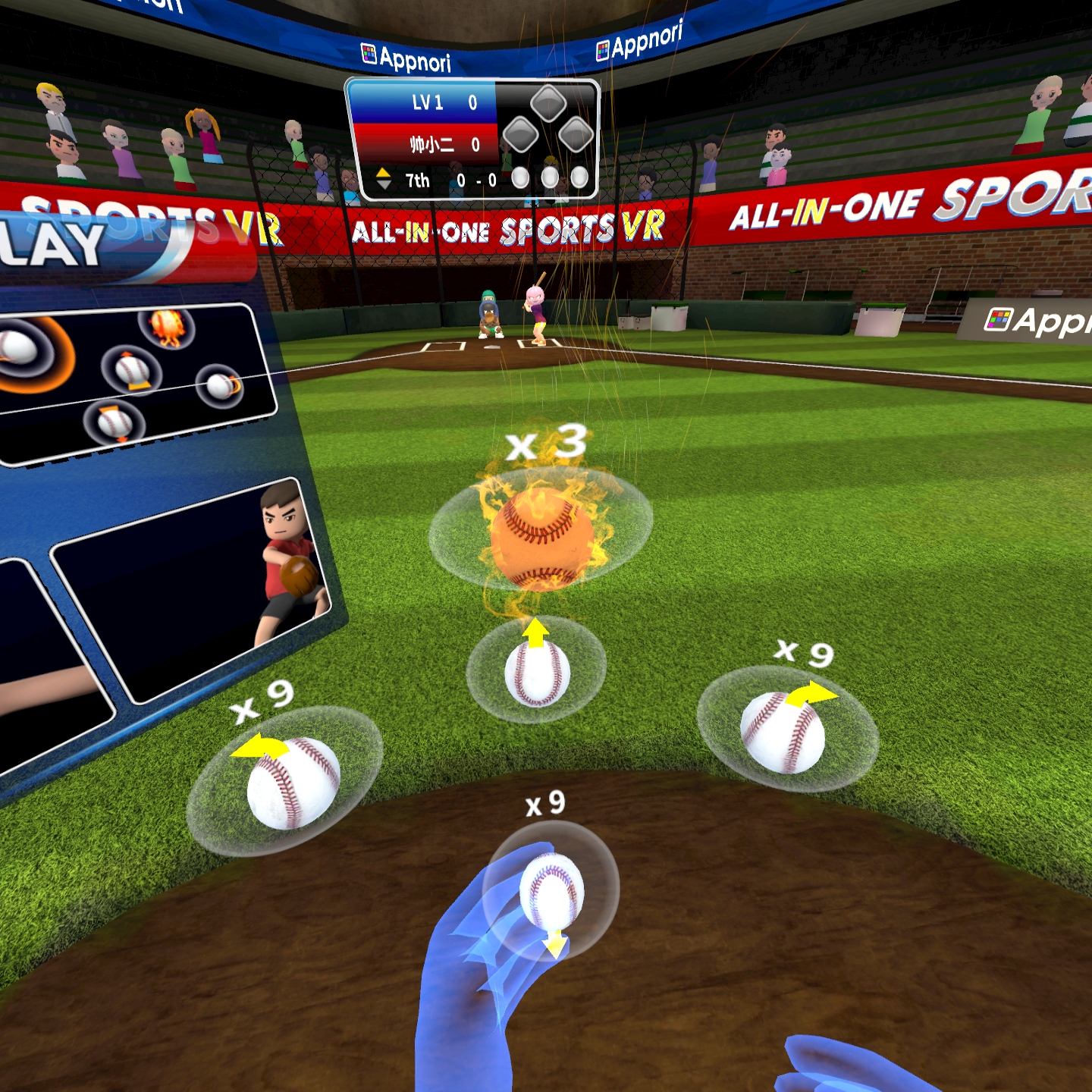This screenshot has height=1092, width=1092.
Task: Pick the right-curving x9 pitch bubble
Action: coord(785,732)
